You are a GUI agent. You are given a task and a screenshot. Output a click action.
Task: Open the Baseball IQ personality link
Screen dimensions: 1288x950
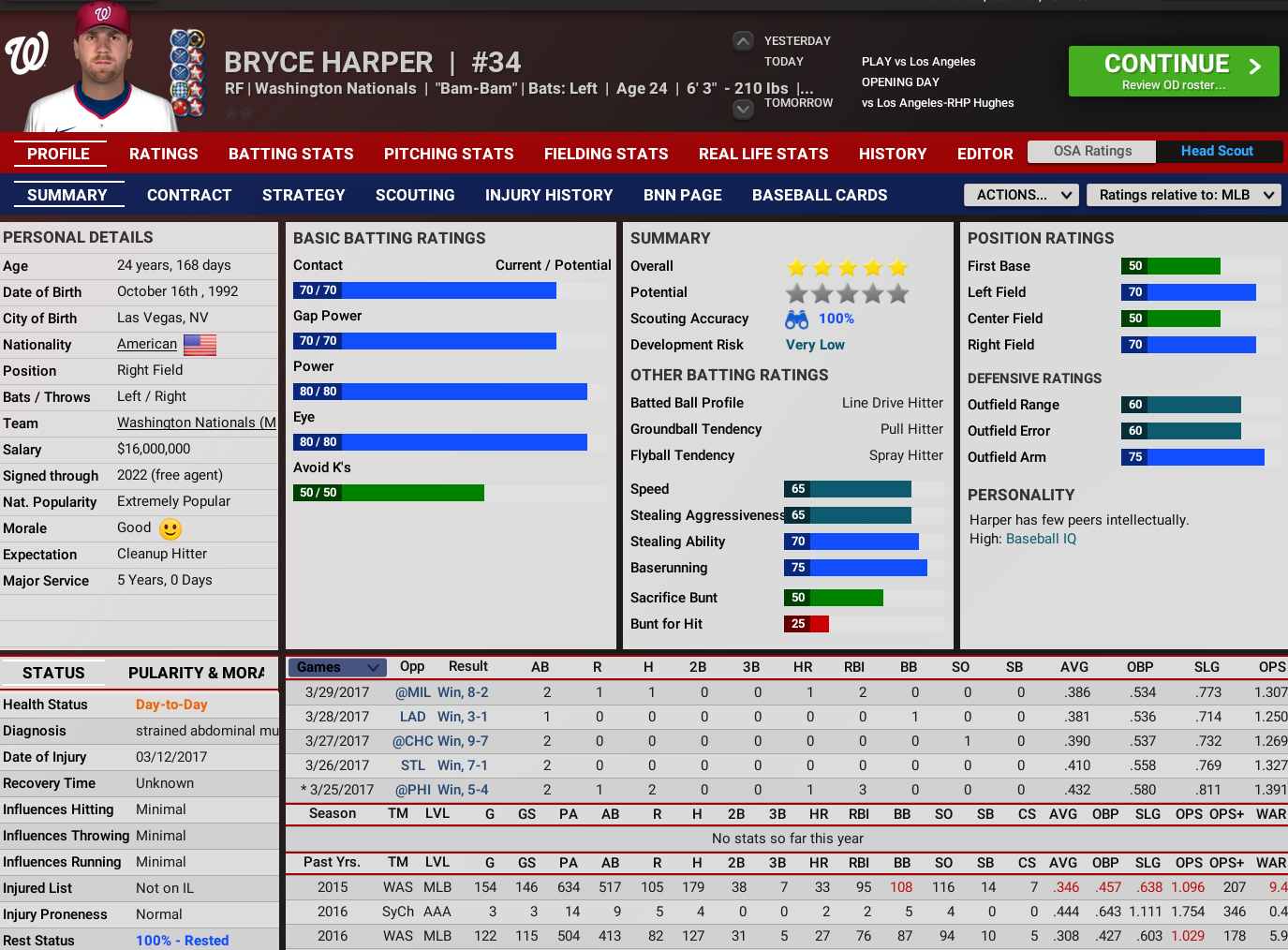[x=1043, y=540]
